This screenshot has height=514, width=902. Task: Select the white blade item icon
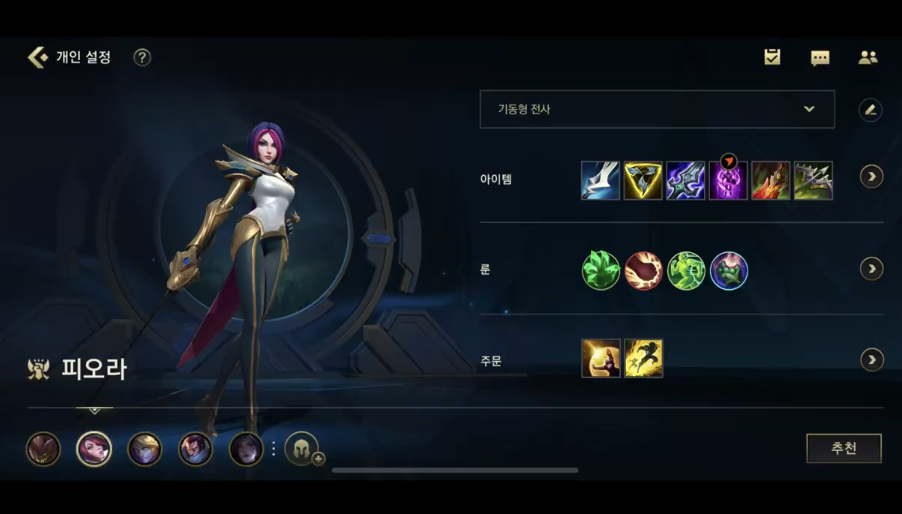click(x=600, y=180)
